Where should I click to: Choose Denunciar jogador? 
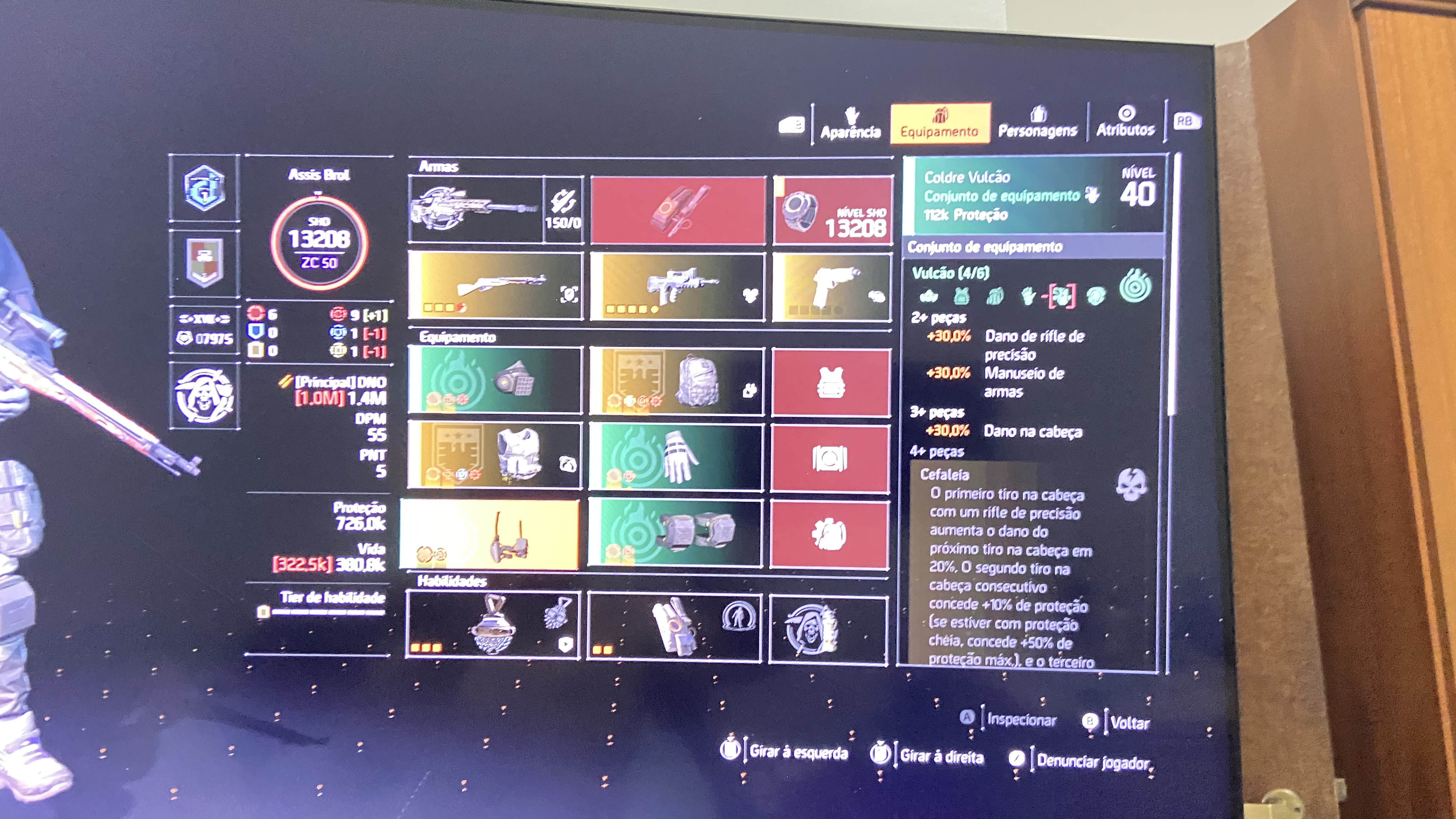[1093, 761]
